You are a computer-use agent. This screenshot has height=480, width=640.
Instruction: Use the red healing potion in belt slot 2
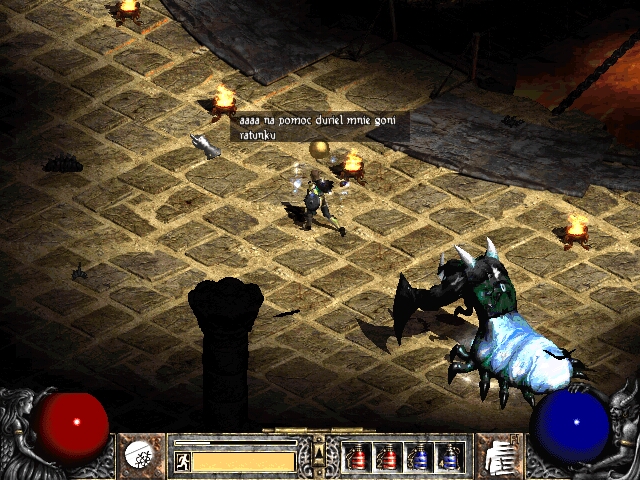[387, 457]
